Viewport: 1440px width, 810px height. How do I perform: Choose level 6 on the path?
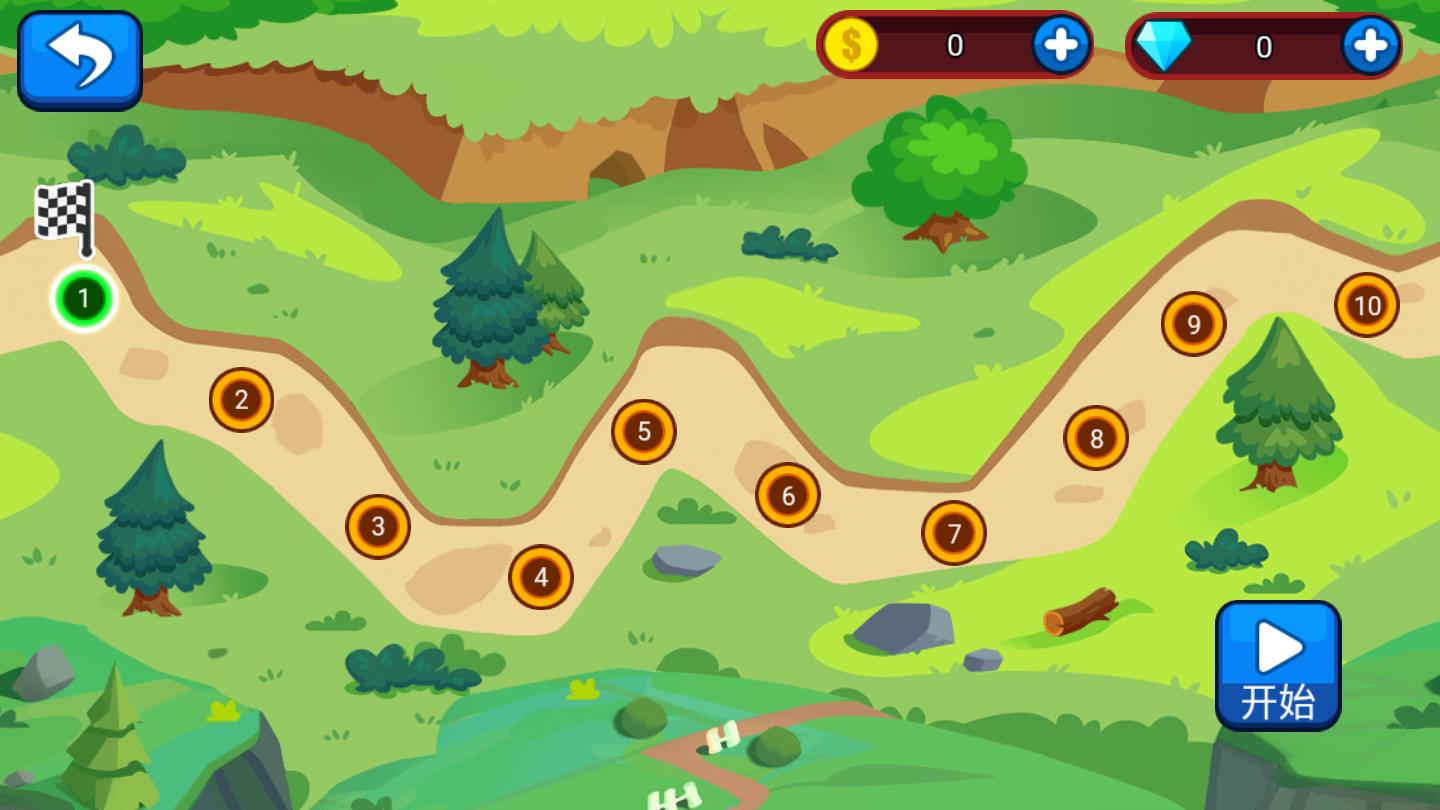point(788,495)
